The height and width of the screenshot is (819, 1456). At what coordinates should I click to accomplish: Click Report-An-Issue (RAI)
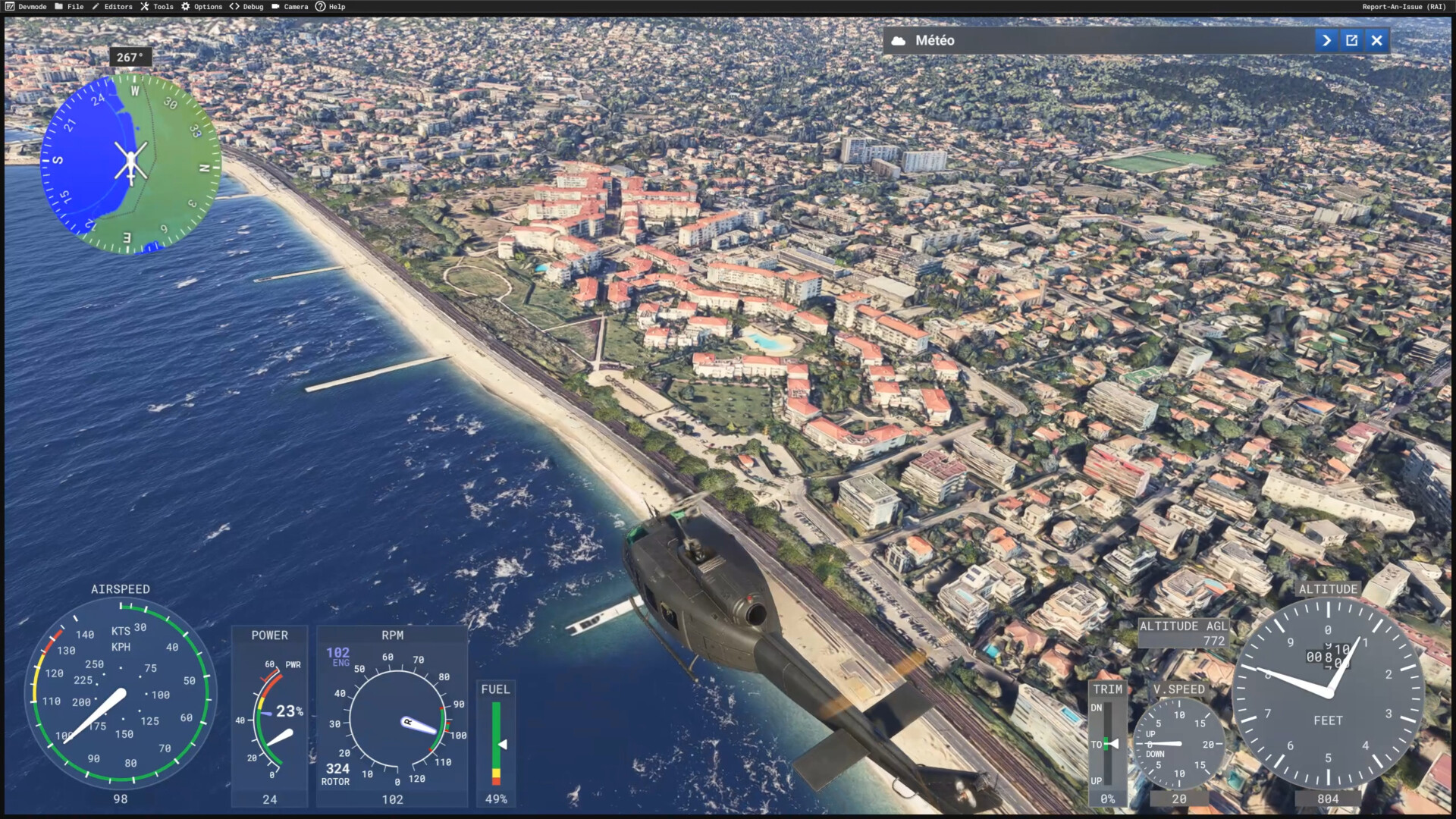pos(1404,7)
